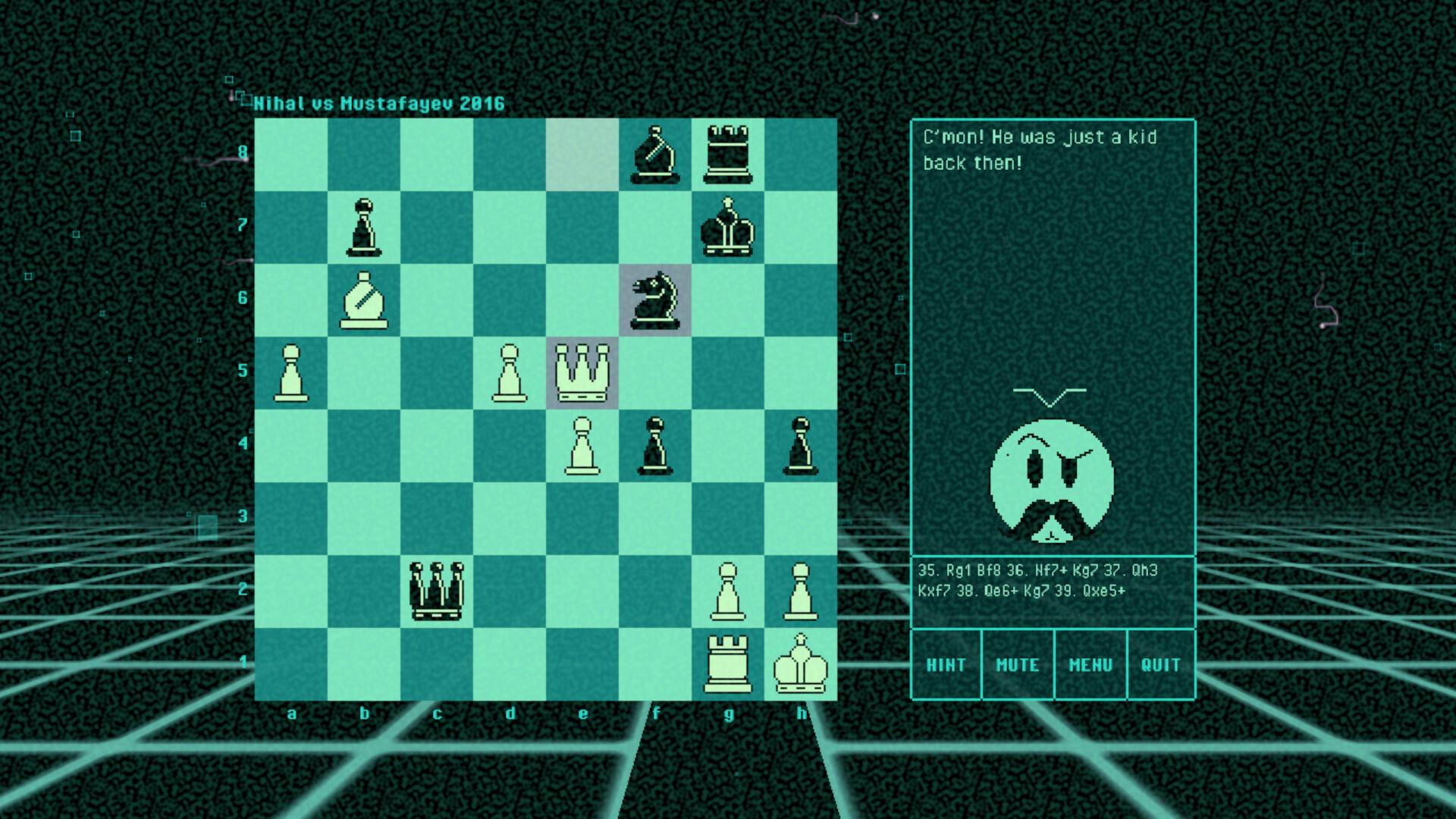Select the black rook on g8
Screen dimensions: 1456x819
coord(730,152)
